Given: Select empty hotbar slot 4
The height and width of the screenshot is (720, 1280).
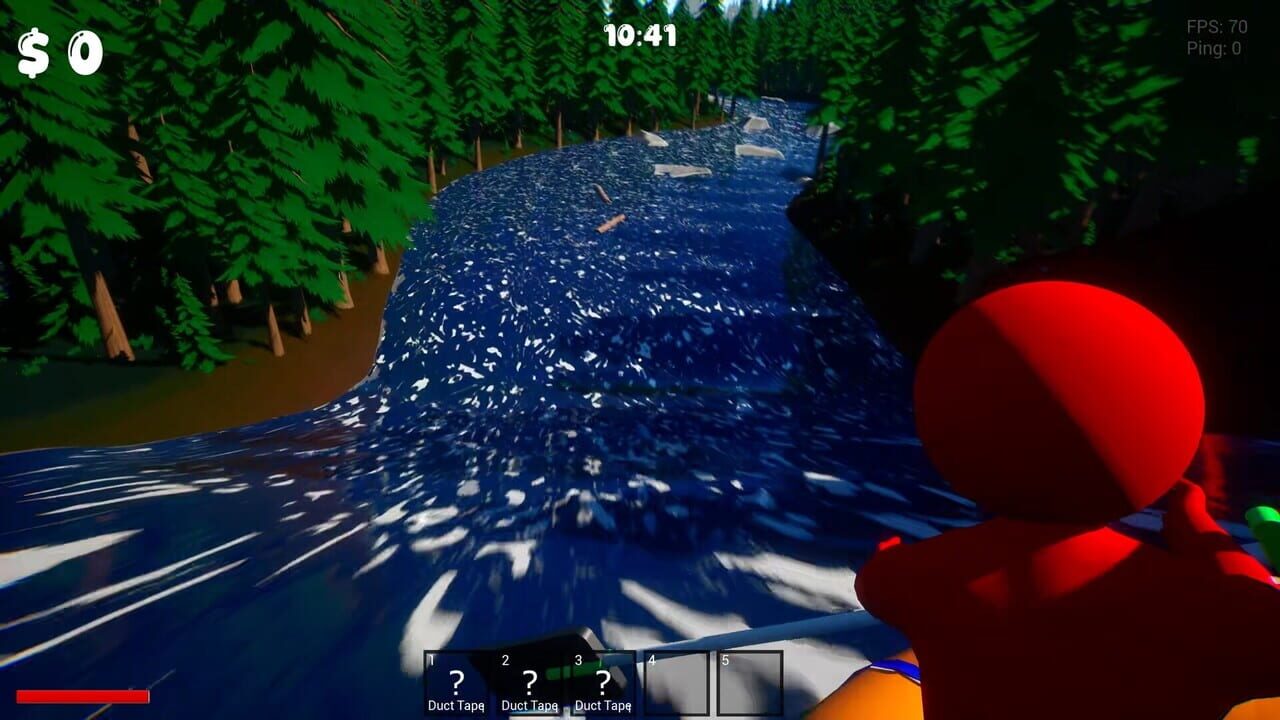Looking at the screenshot, I should 675,680.
